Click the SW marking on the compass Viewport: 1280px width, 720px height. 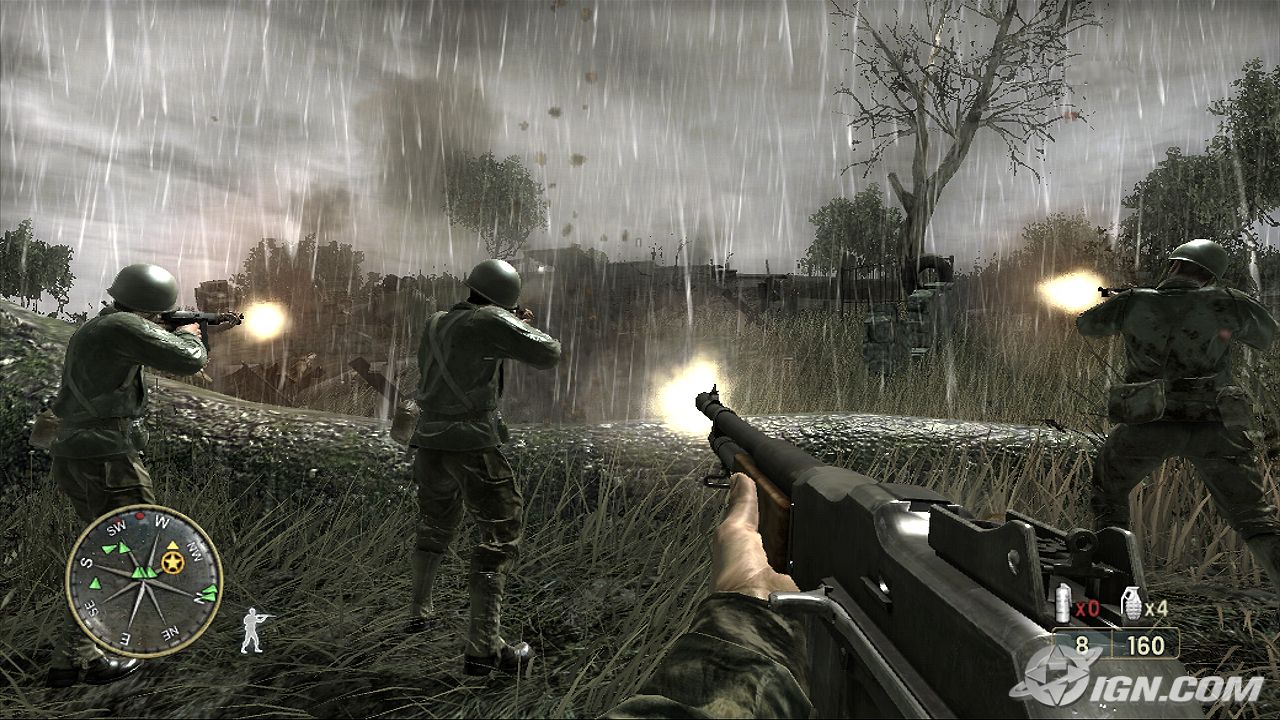pos(116,526)
